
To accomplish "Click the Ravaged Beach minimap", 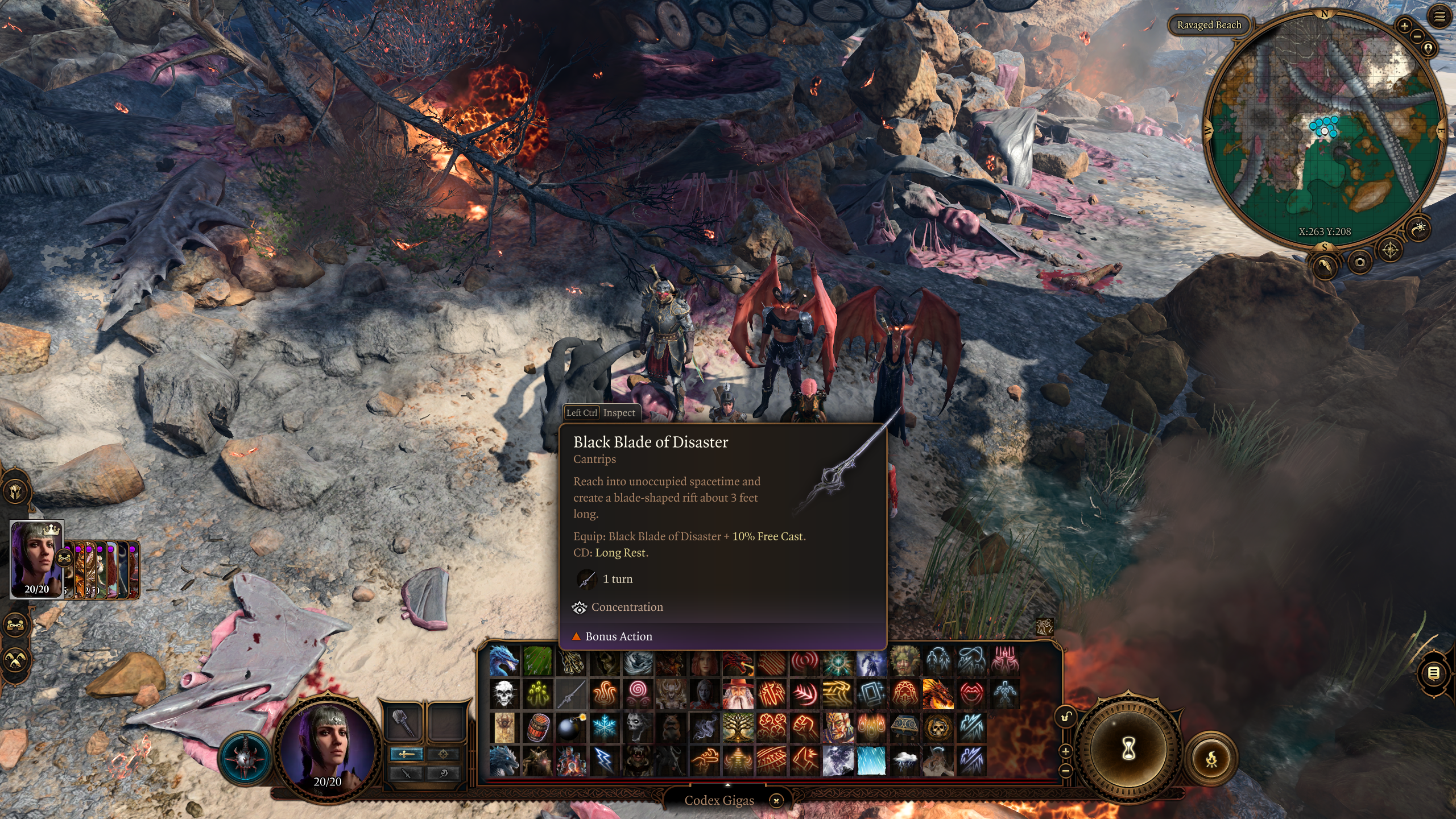I will (1324, 131).
